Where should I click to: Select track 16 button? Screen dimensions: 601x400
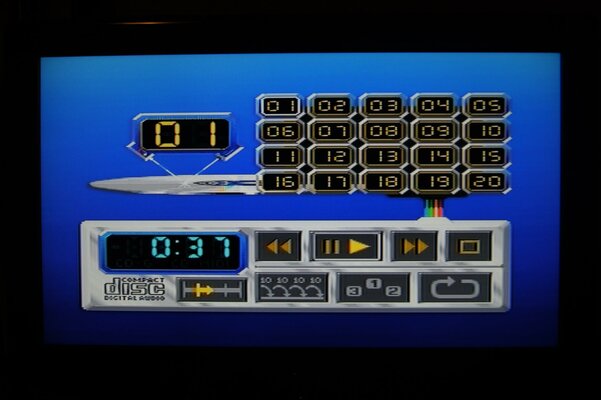coord(279,182)
